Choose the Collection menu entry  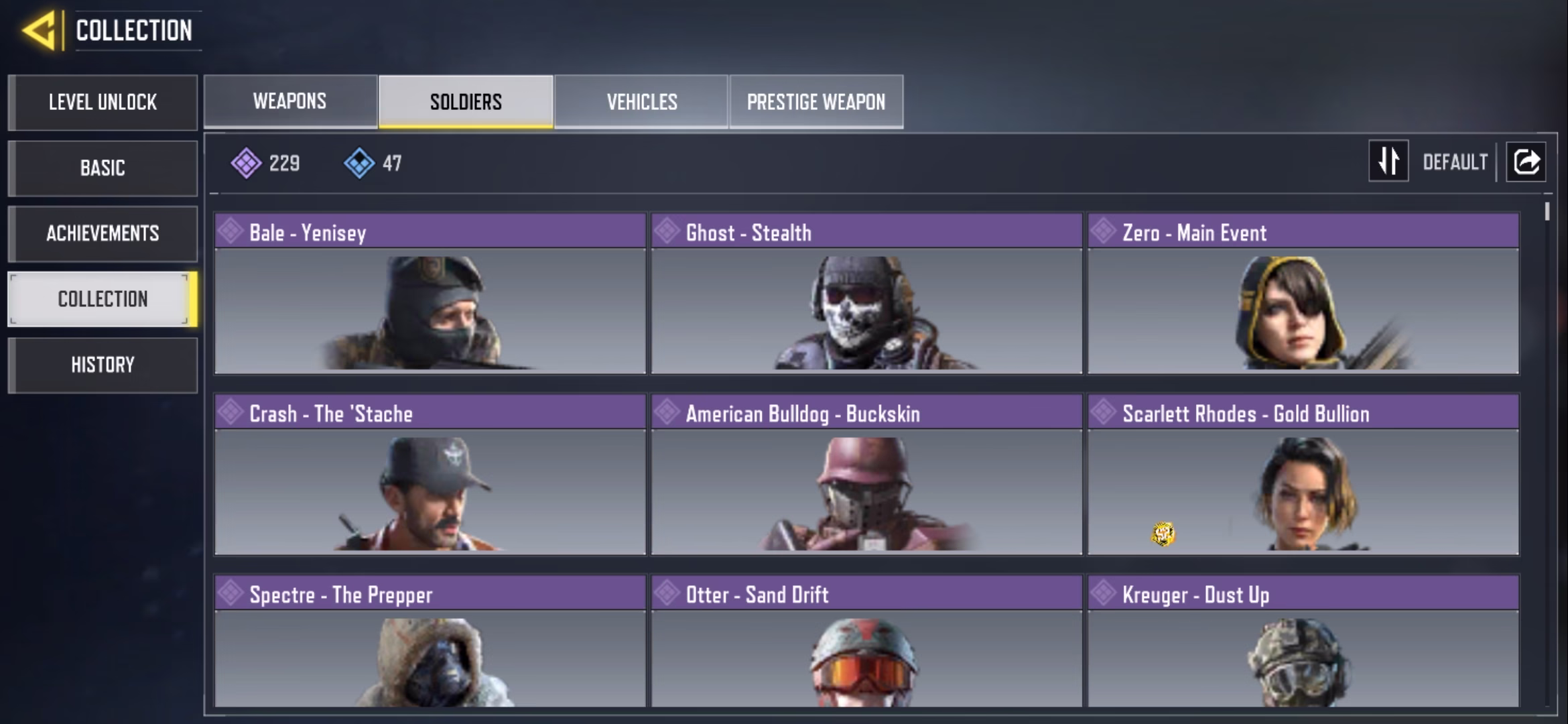(x=103, y=299)
